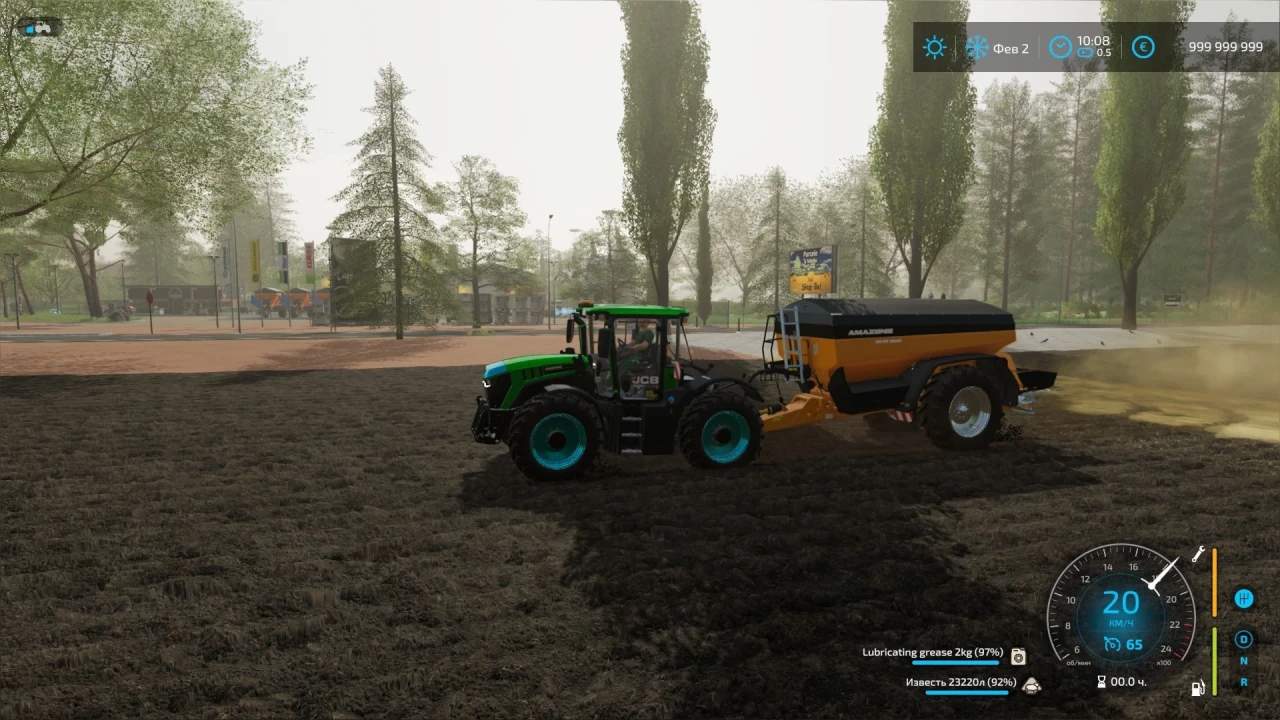Click the Lubricating grease 2kg label

[x=932, y=652]
